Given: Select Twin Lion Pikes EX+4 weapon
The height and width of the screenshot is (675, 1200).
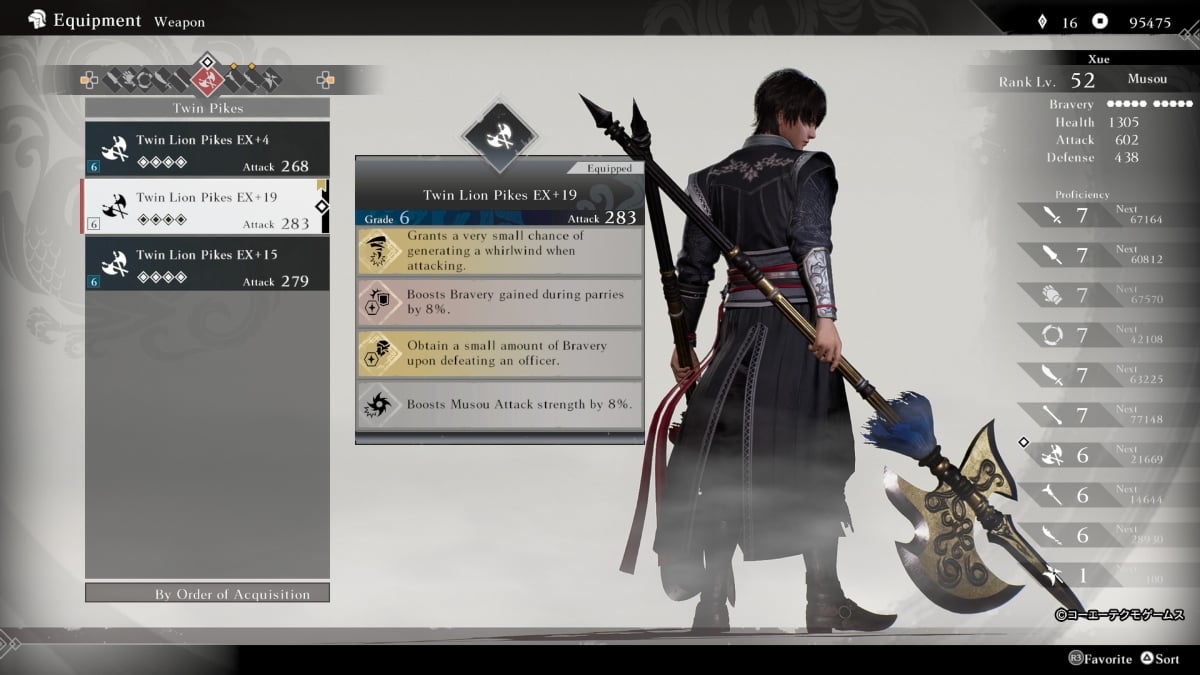Looking at the screenshot, I should pos(207,148).
